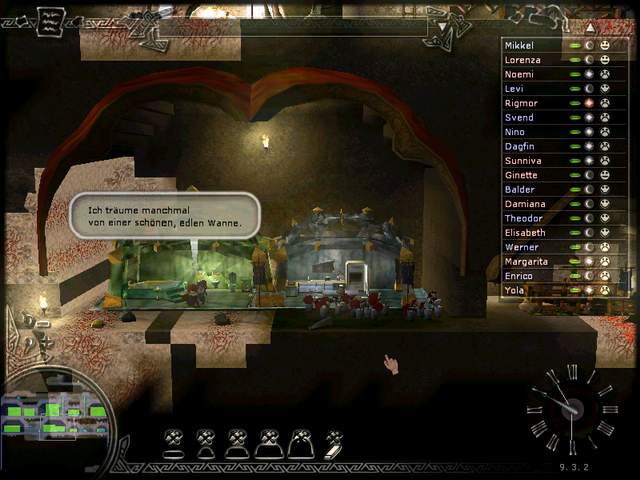Open the scroll icon menu at top left

pos(50,22)
